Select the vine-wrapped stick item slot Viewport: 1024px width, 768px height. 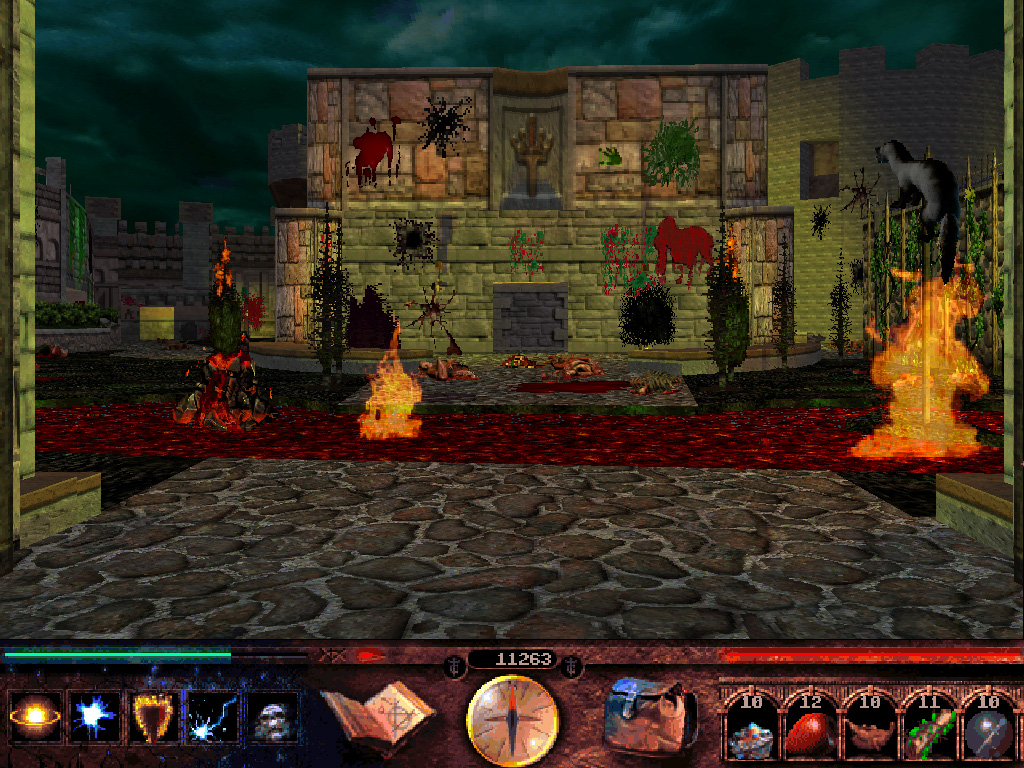click(929, 729)
